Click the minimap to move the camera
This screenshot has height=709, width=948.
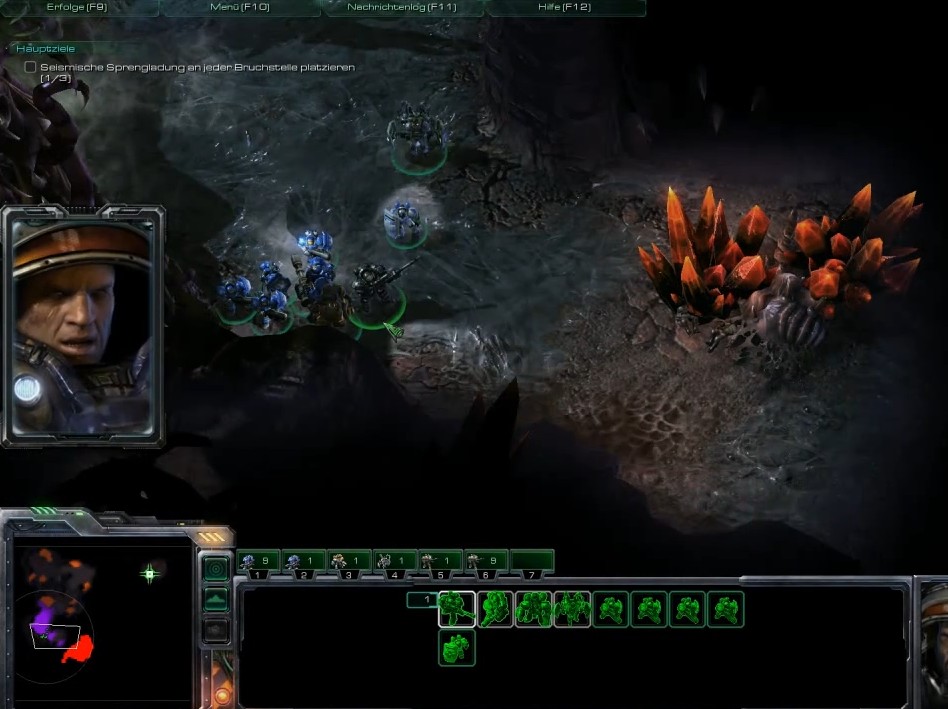tap(98, 612)
